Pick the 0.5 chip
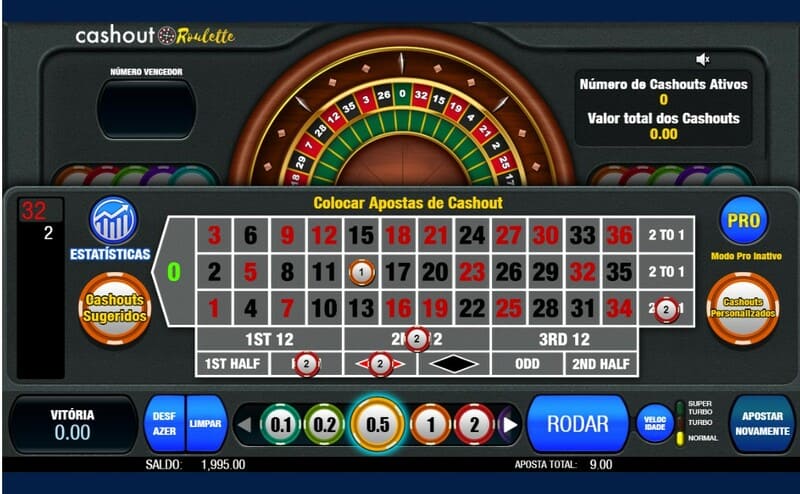 tap(377, 424)
